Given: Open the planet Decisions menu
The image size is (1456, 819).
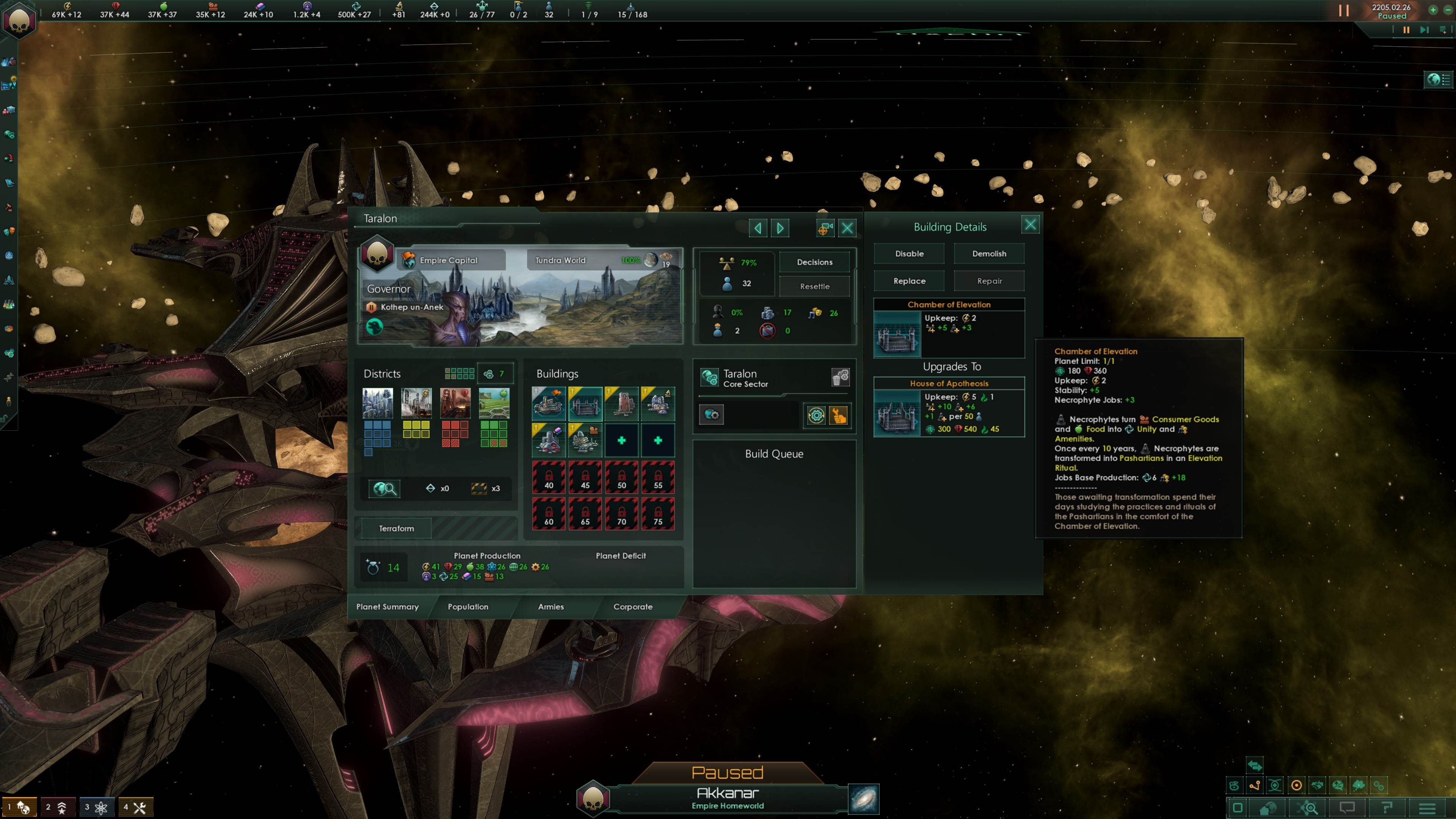Looking at the screenshot, I should 814,262.
